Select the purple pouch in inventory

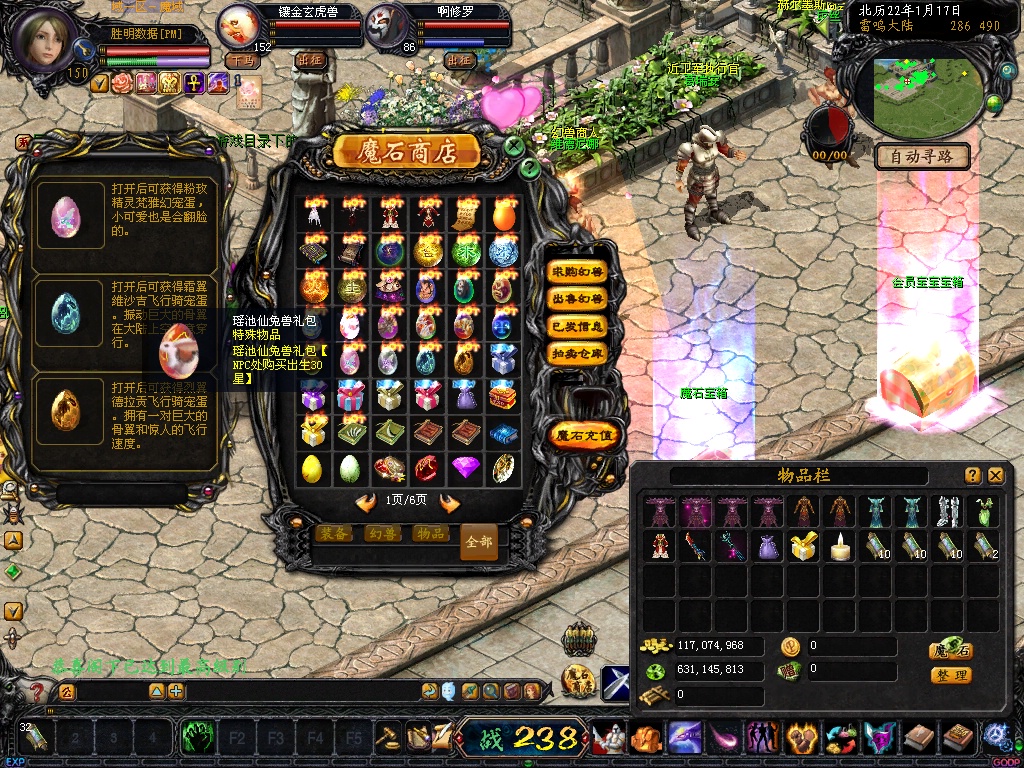click(767, 546)
